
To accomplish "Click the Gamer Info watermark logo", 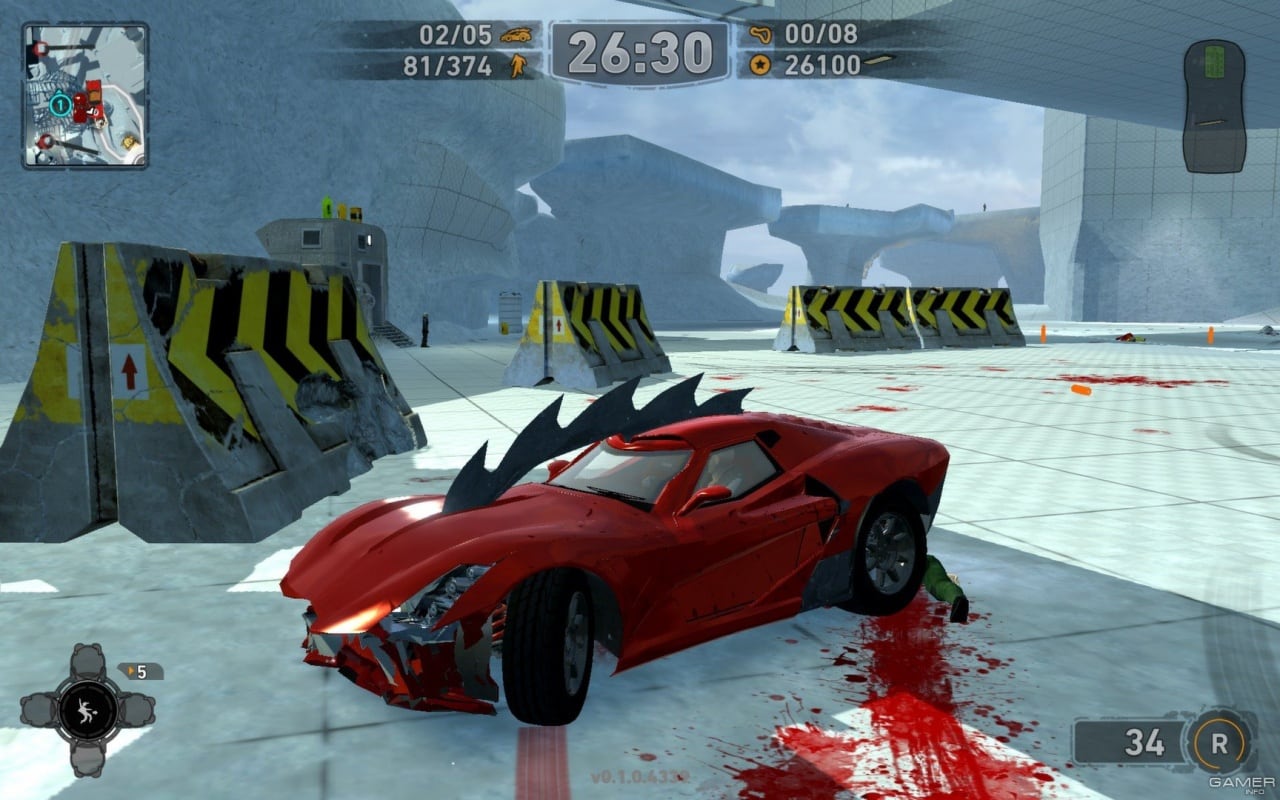I will 1241,784.
